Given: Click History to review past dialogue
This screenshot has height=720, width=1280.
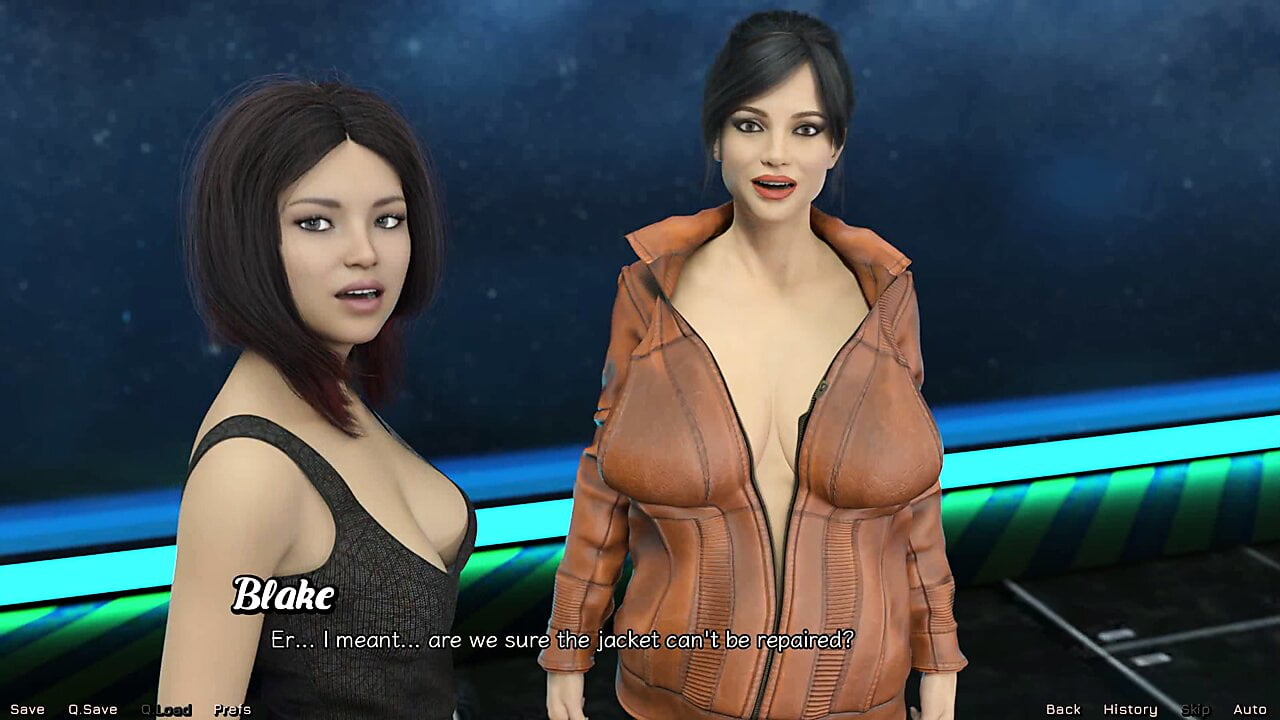Looking at the screenshot, I should click(x=1130, y=708).
